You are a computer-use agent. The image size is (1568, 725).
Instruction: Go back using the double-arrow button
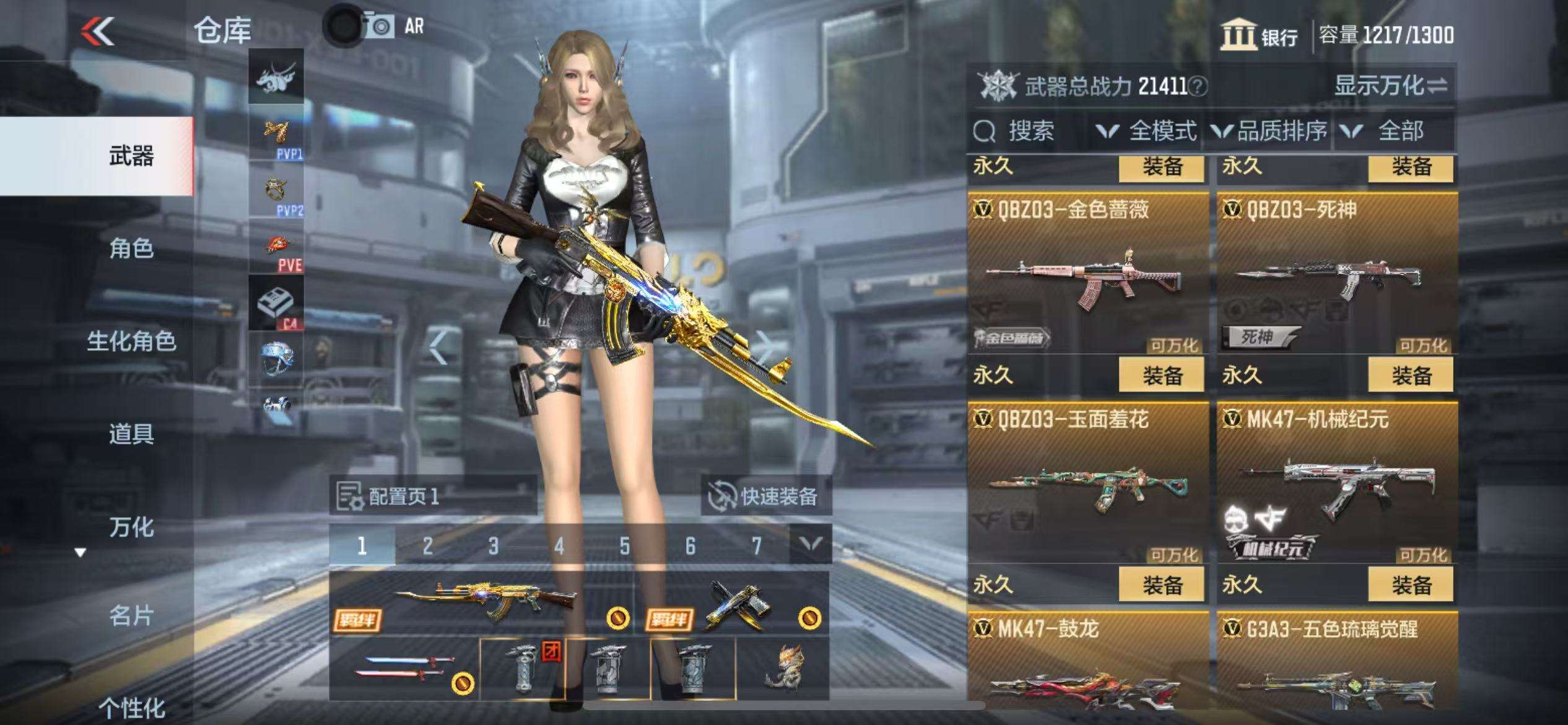pyautogui.click(x=99, y=31)
